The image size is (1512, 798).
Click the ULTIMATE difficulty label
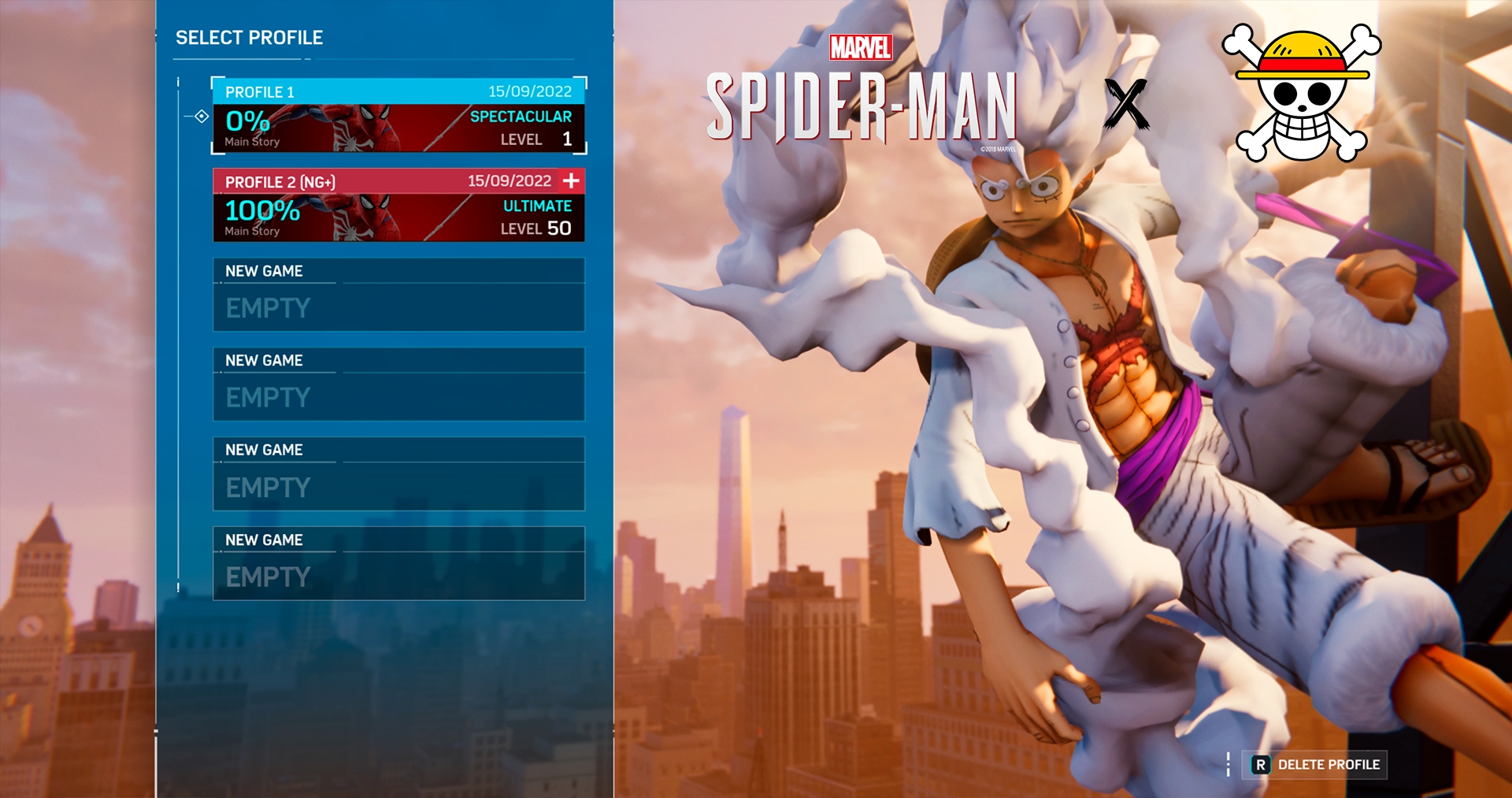535,207
